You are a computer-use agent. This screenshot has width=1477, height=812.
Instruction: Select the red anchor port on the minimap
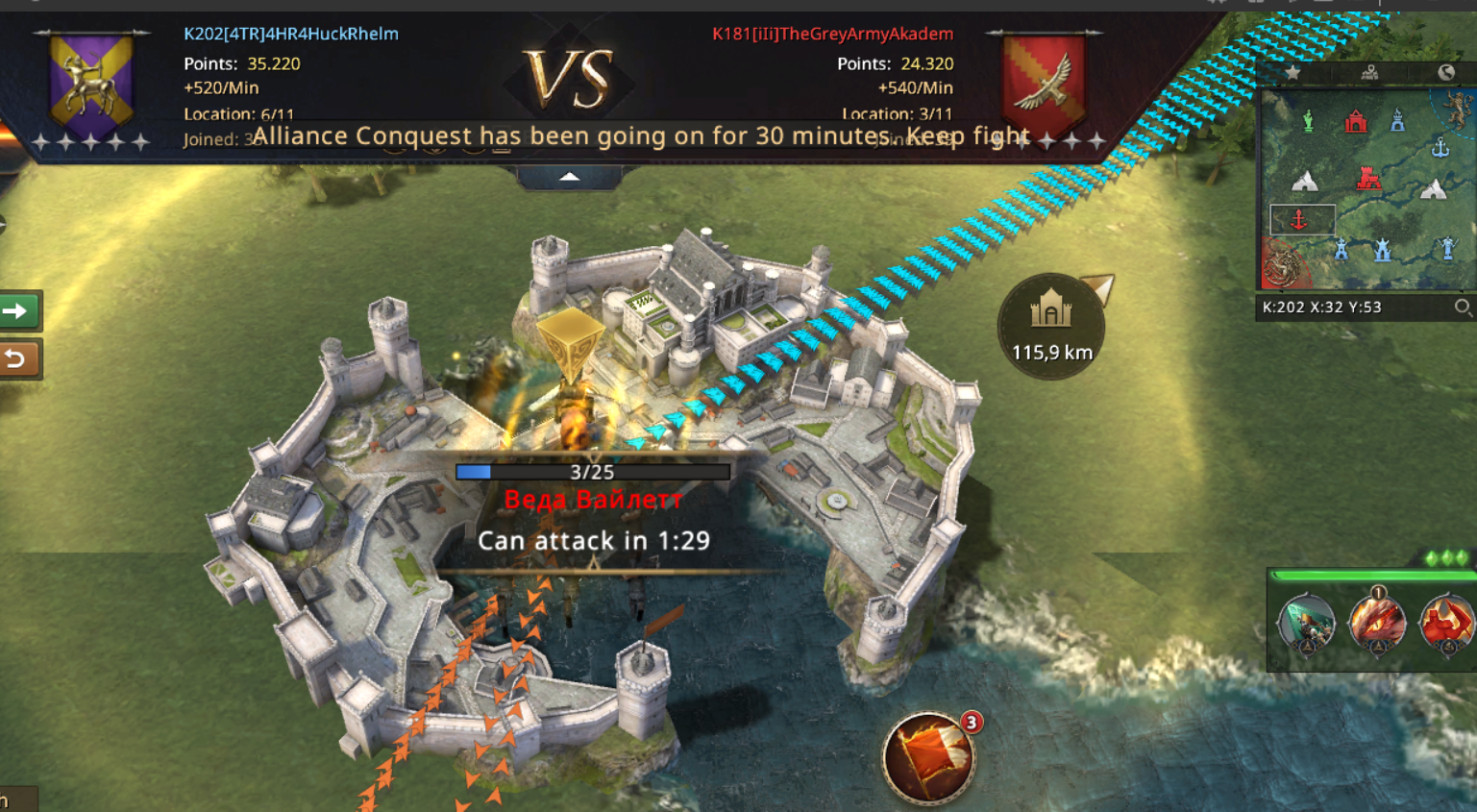coord(1299,220)
